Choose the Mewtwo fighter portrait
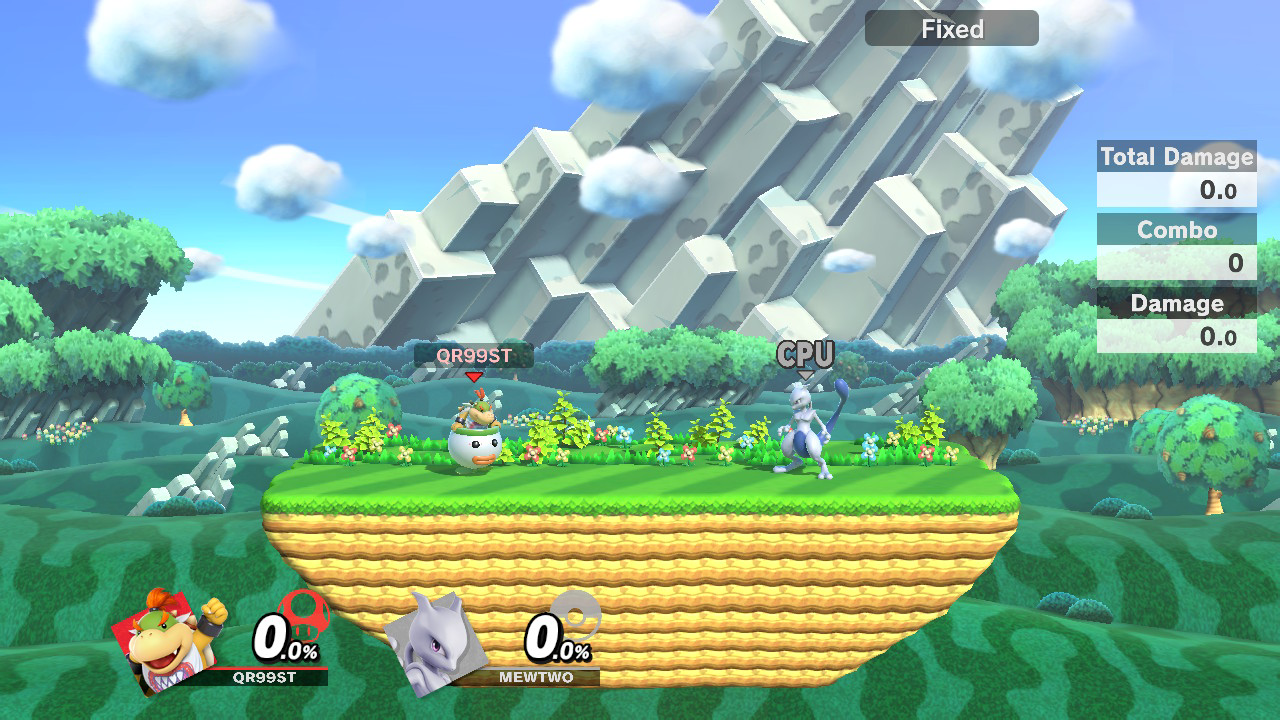Viewport: 1280px width, 720px height. tap(436, 641)
